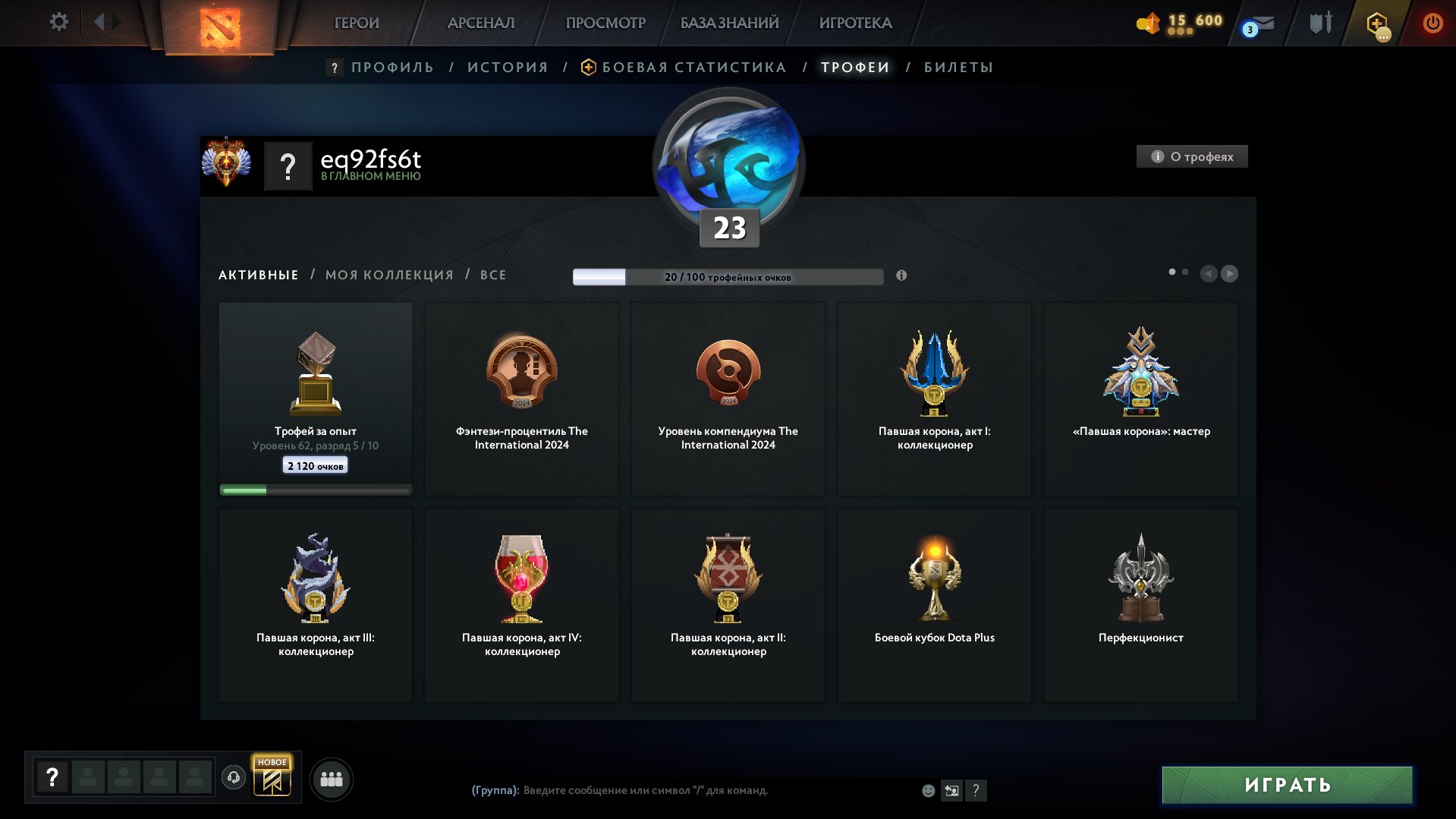1456x819 pixels.
Task: Open the settings gear icon
Action: [x=58, y=22]
